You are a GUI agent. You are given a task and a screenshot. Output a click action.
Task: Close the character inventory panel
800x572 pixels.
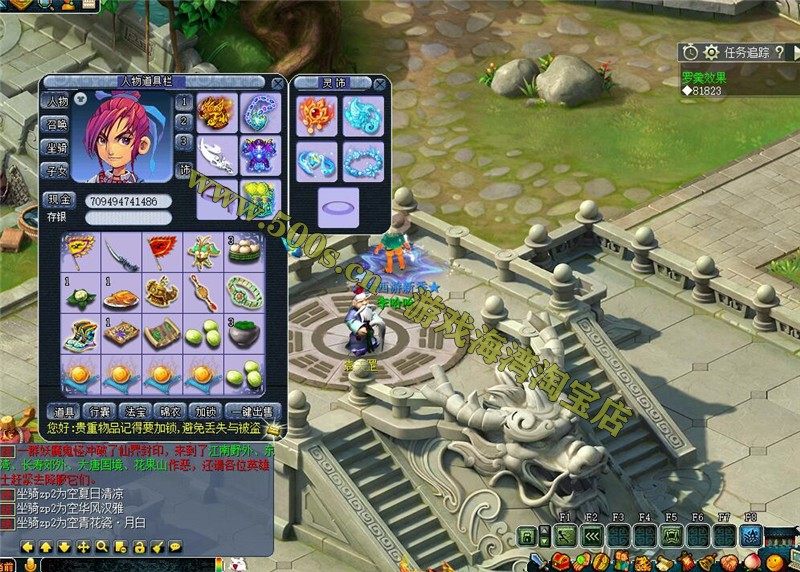tap(277, 84)
